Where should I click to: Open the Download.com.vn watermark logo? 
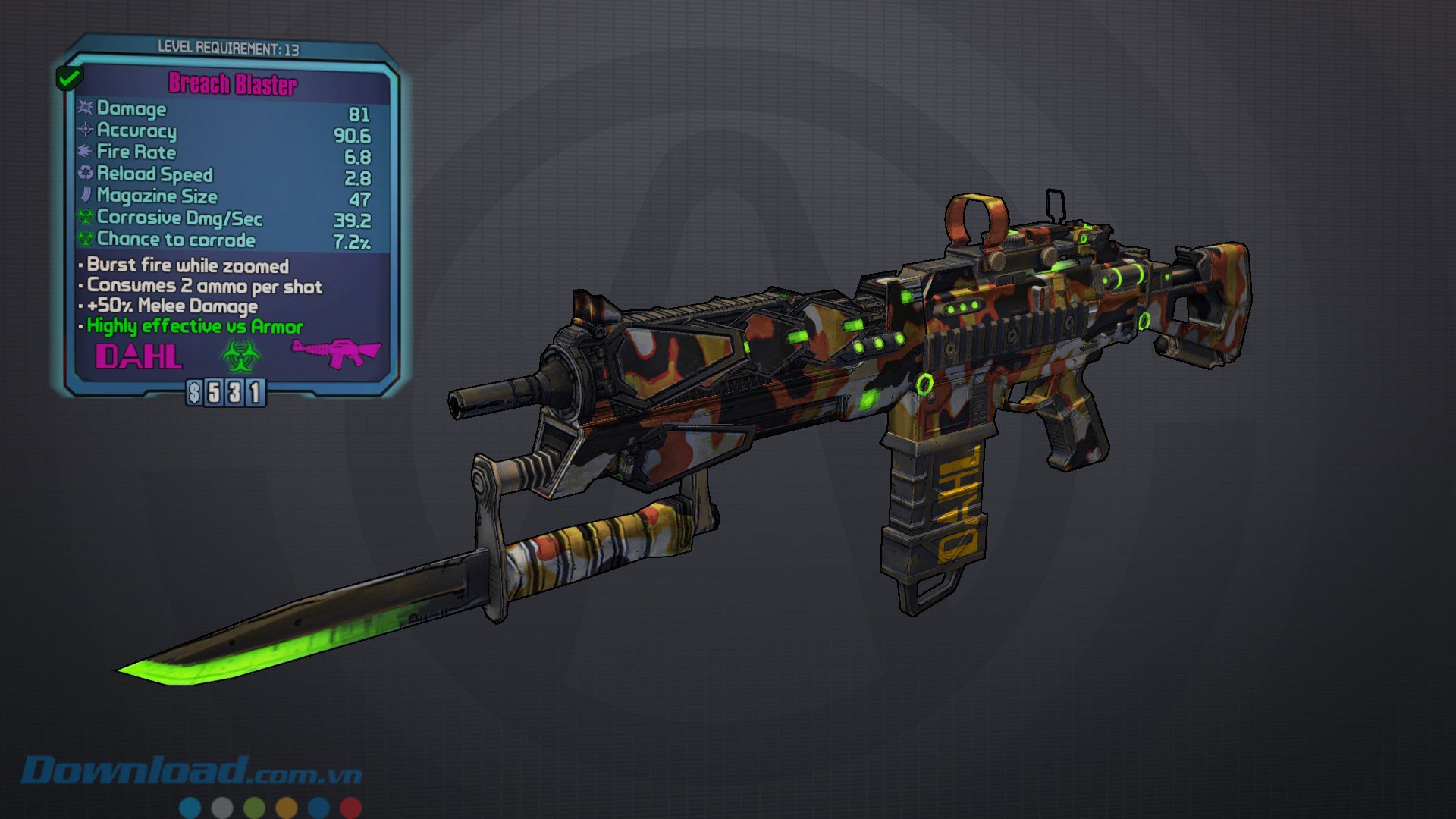(191, 771)
